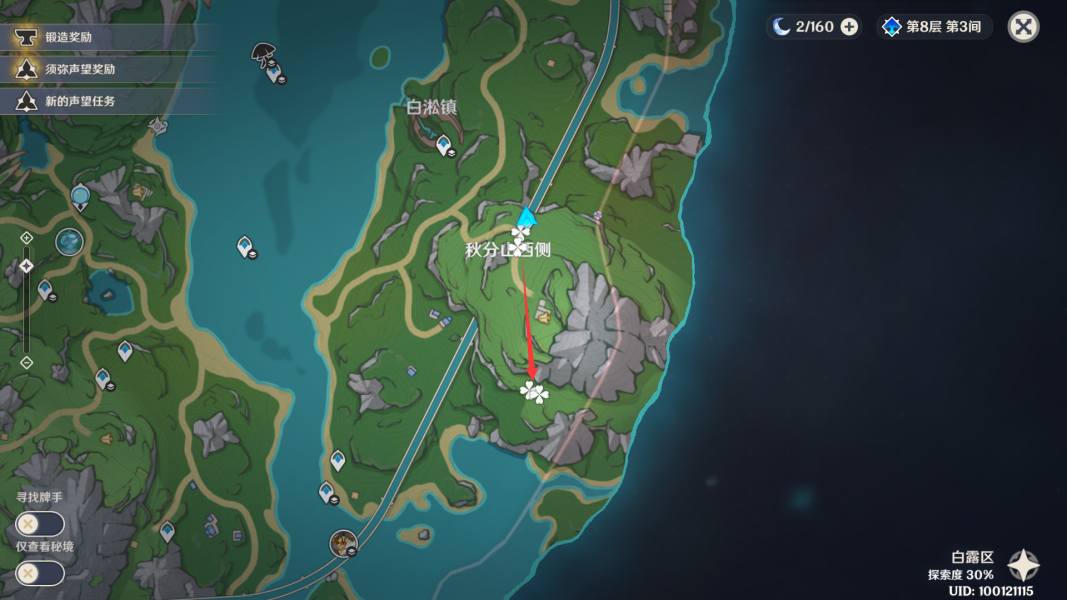This screenshot has width=1067, height=600.
Task: Add Original Resin with the plus button
Action: tap(849, 27)
